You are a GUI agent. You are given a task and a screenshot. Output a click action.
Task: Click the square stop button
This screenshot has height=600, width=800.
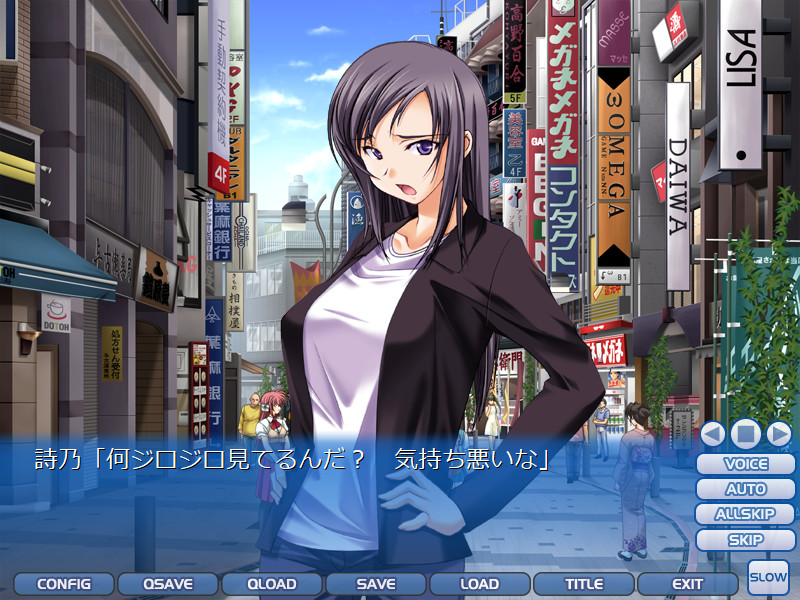coord(745,434)
